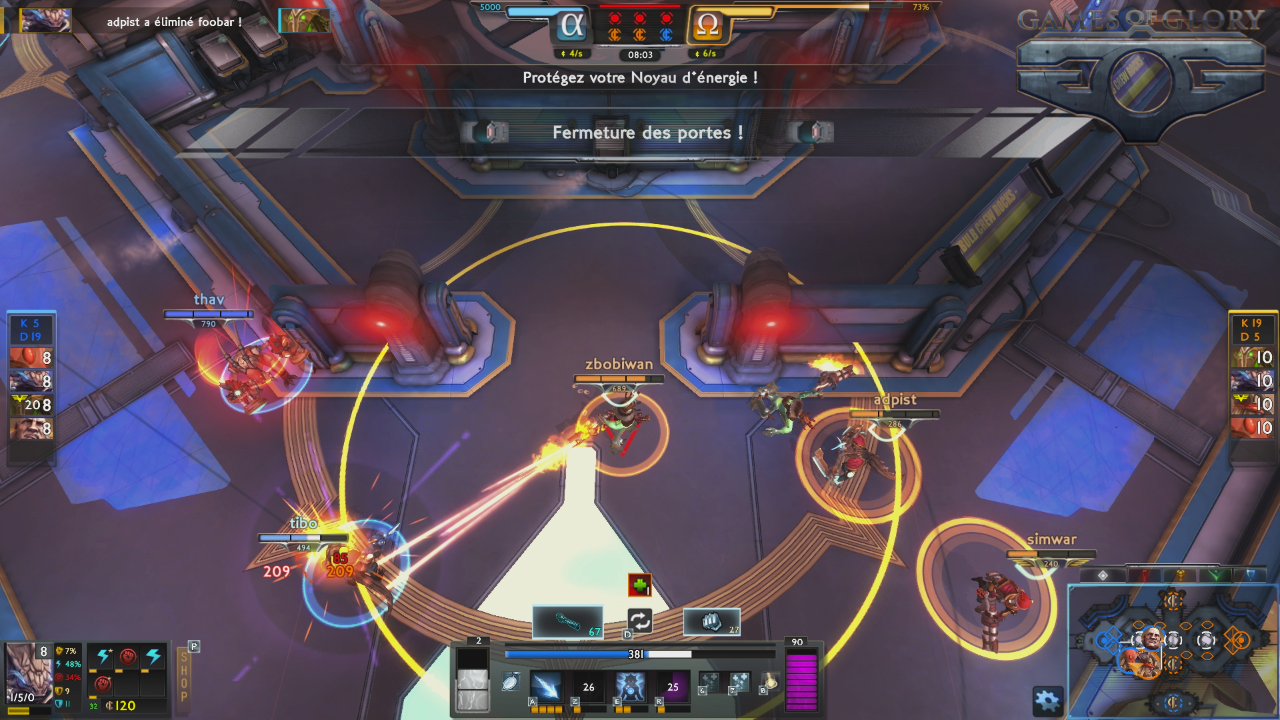Click the purple ability on 25 cooldown

[x=672, y=687]
